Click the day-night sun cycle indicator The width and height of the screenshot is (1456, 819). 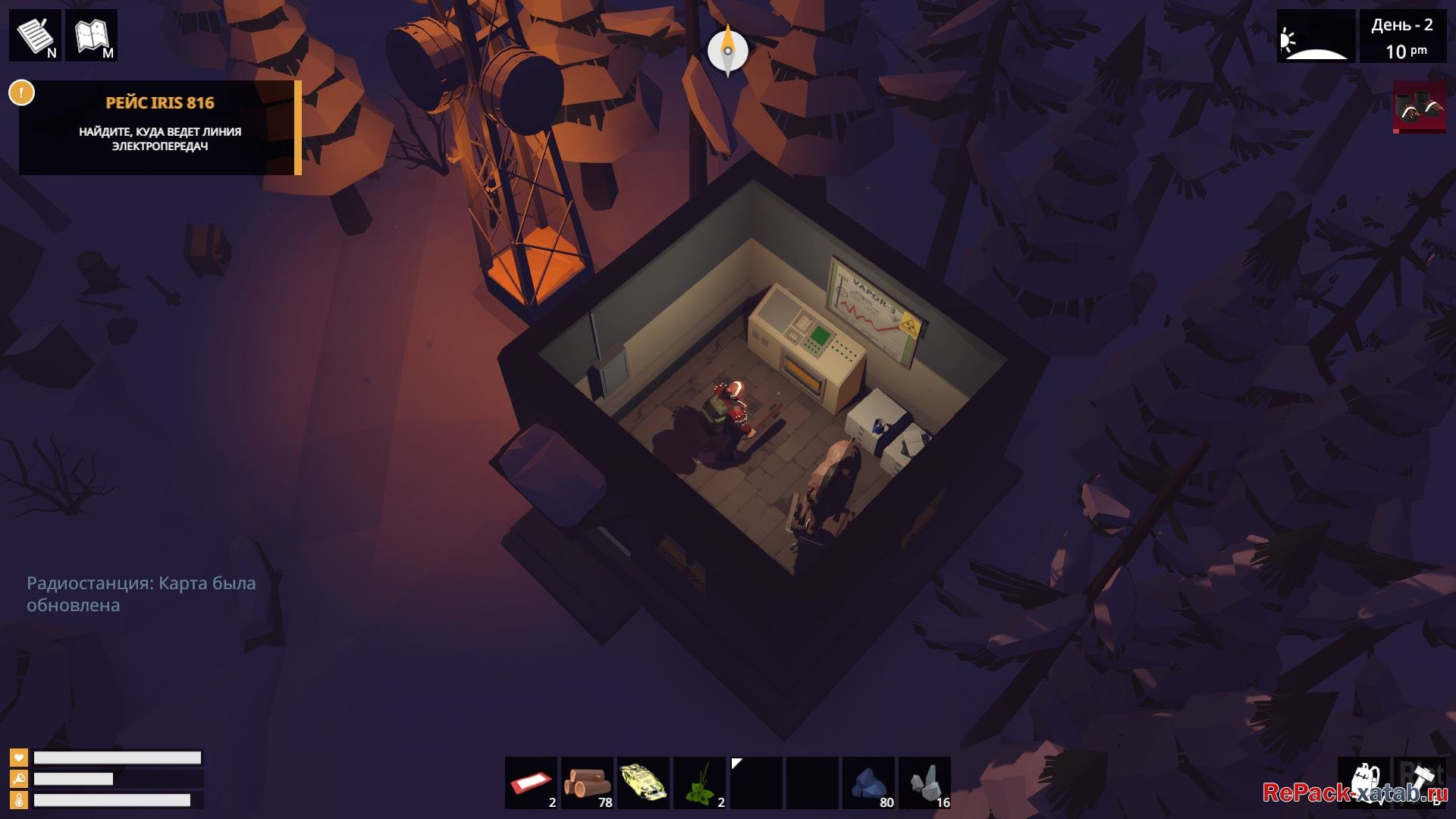tap(1316, 36)
